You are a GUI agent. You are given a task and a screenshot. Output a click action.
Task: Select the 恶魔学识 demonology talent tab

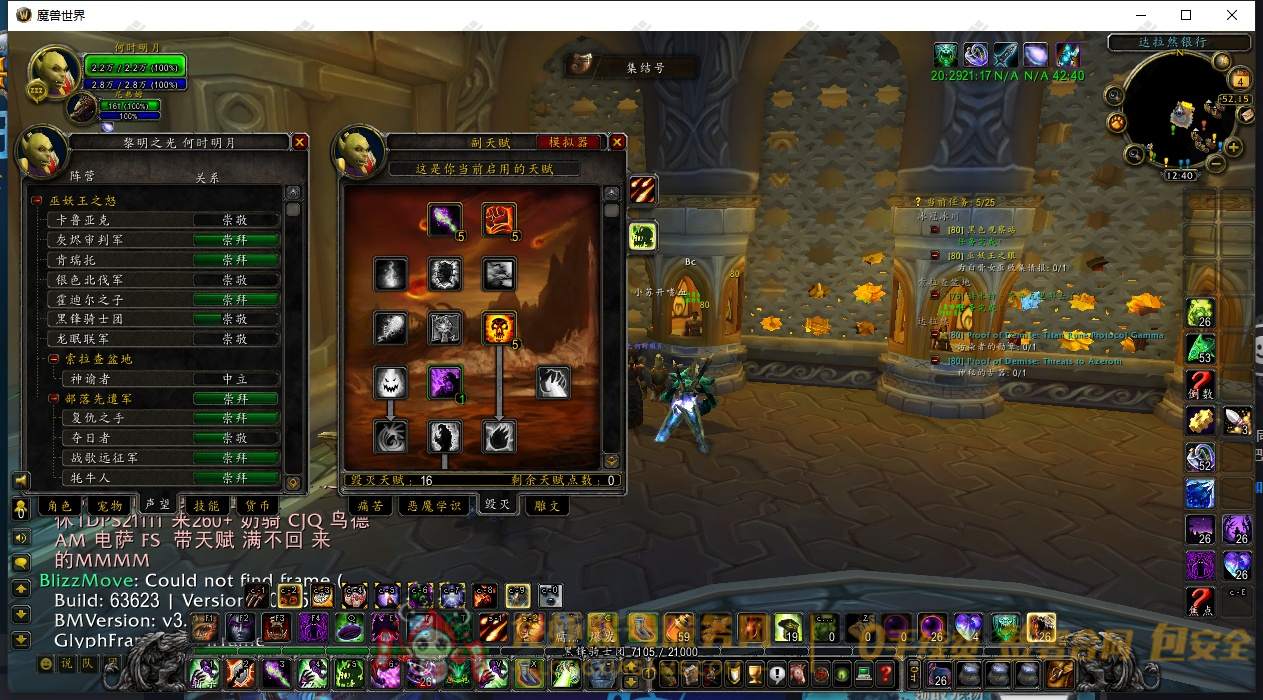(x=433, y=506)
